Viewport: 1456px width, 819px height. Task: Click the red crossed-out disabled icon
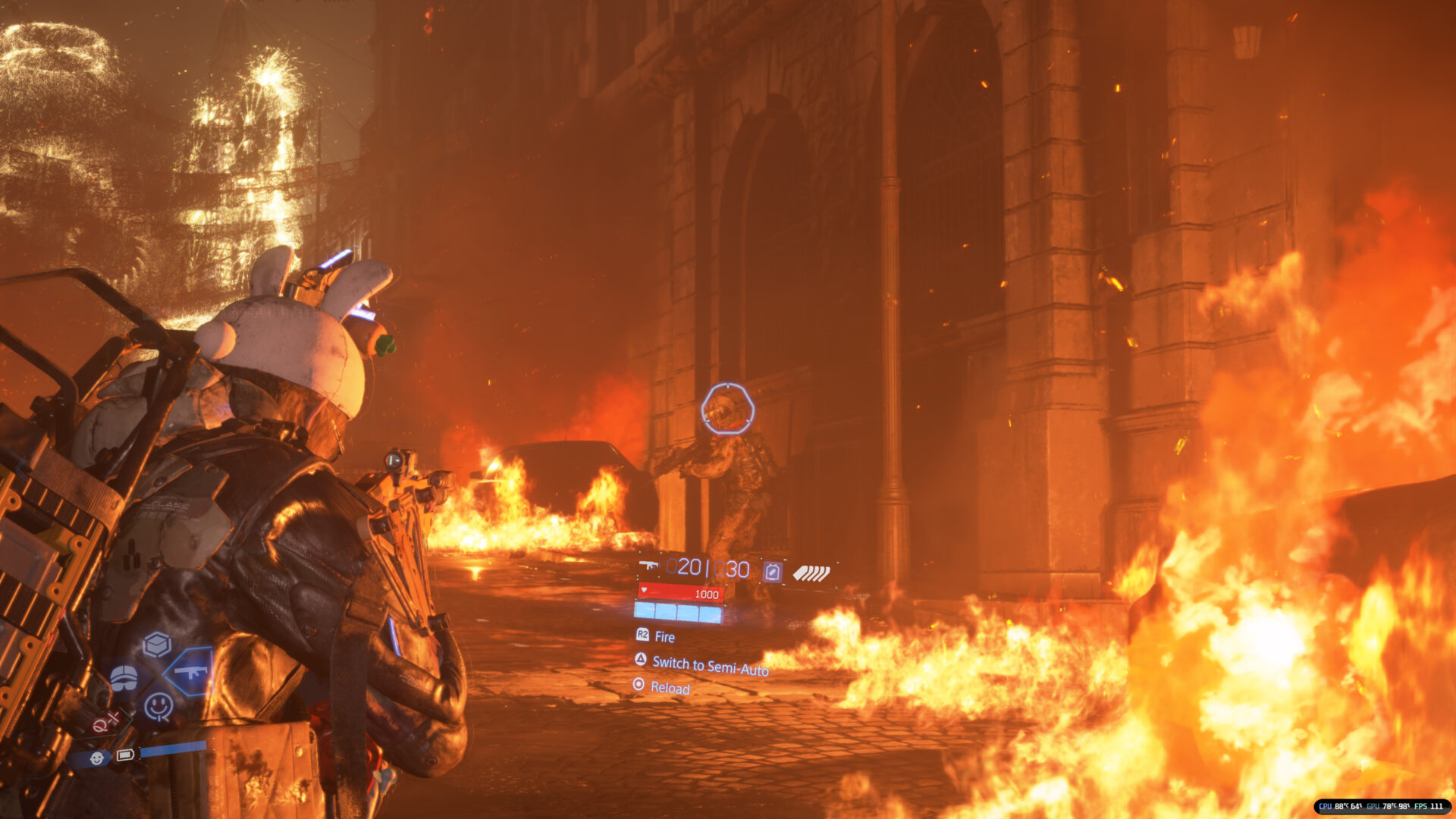[x=106, y=721]
